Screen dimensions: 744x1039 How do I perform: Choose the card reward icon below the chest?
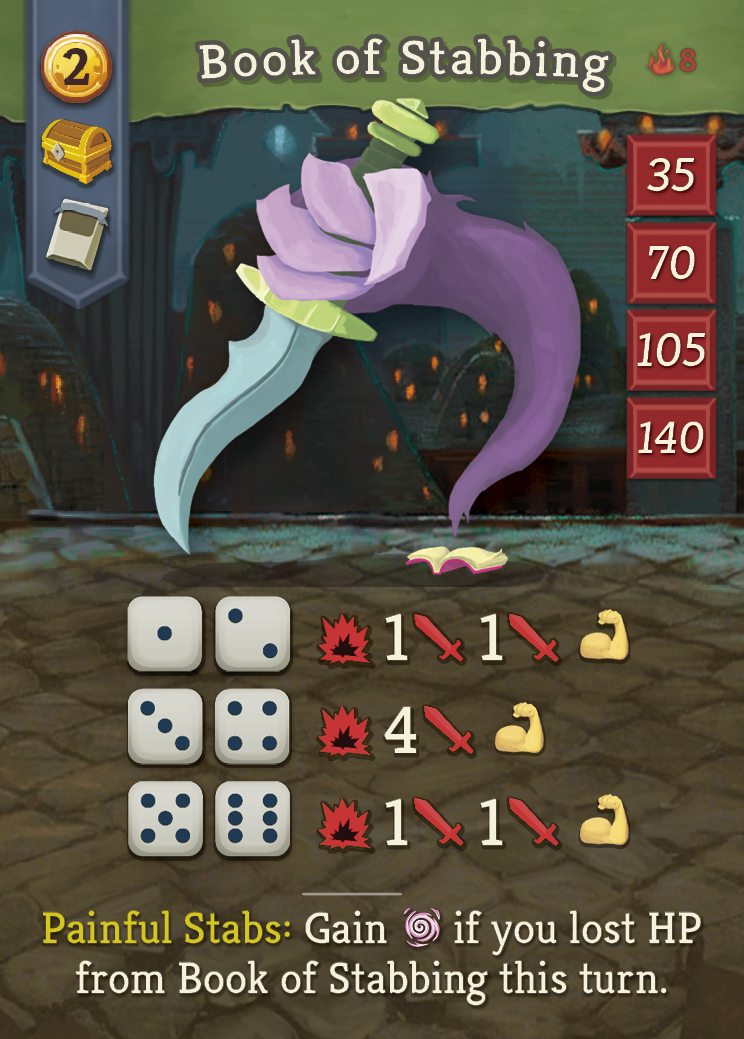click(x=76, y=238)
